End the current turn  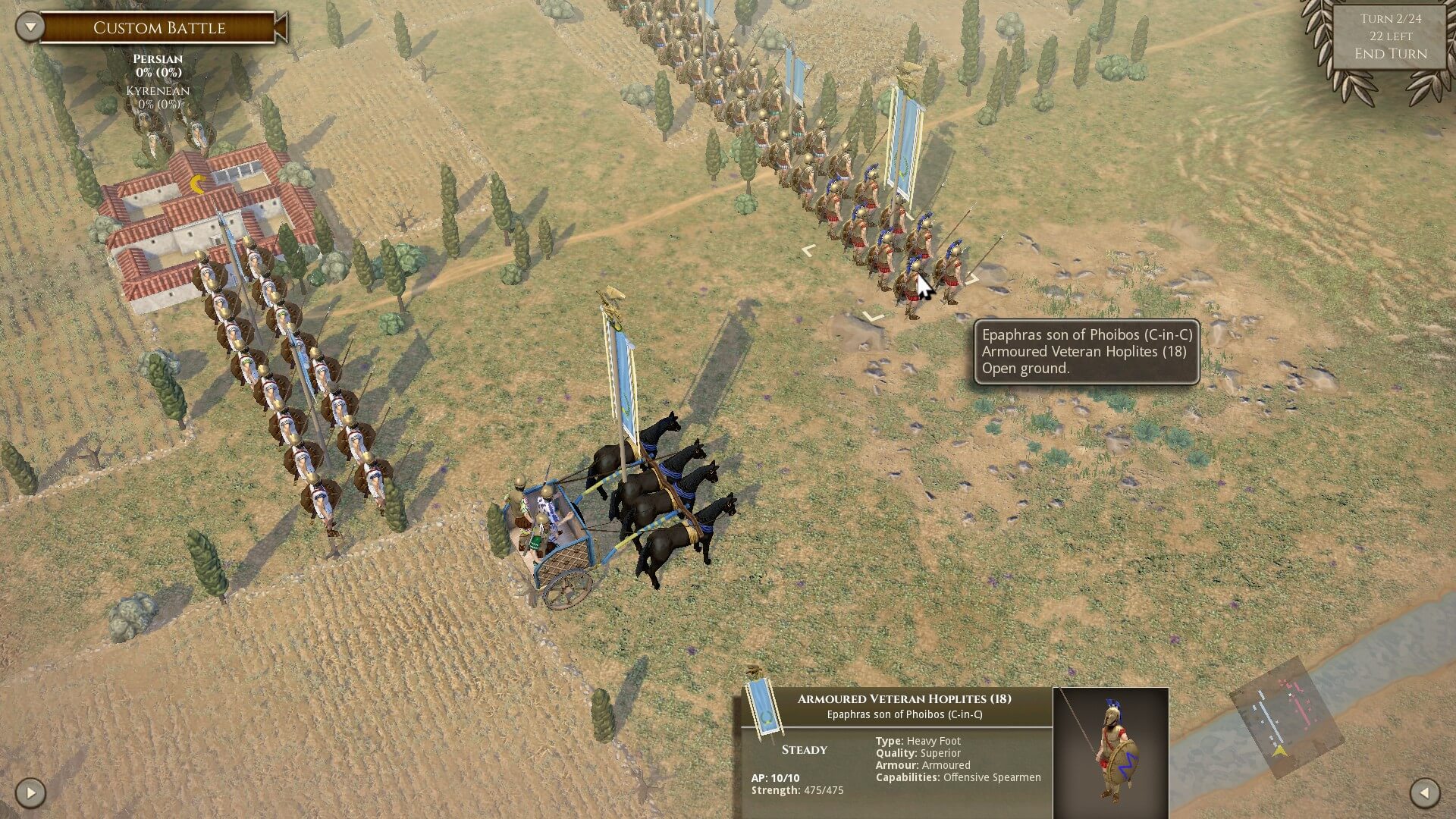click(x=1390, y=54)
